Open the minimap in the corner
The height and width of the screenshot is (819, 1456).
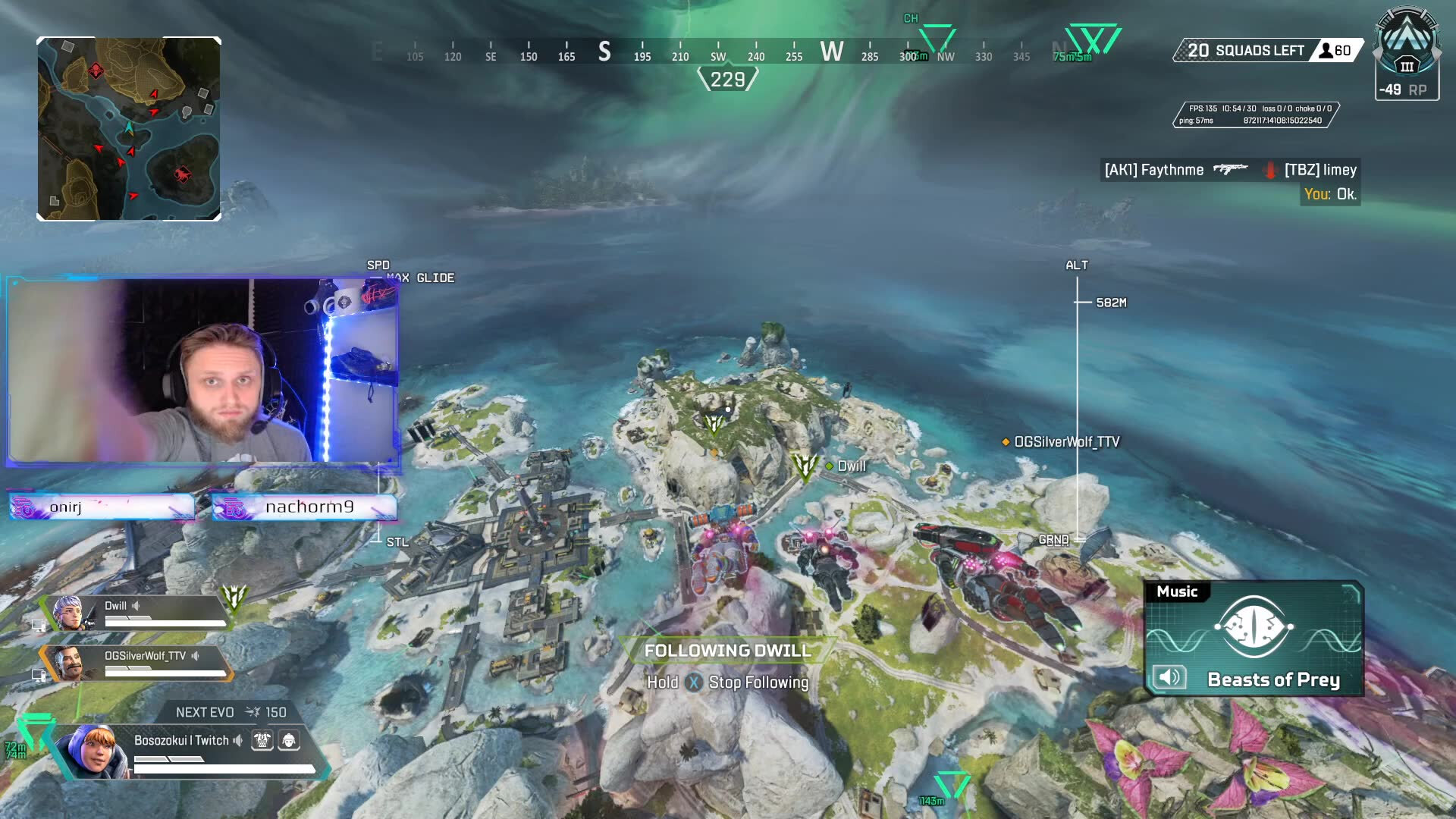click(129, 129)
